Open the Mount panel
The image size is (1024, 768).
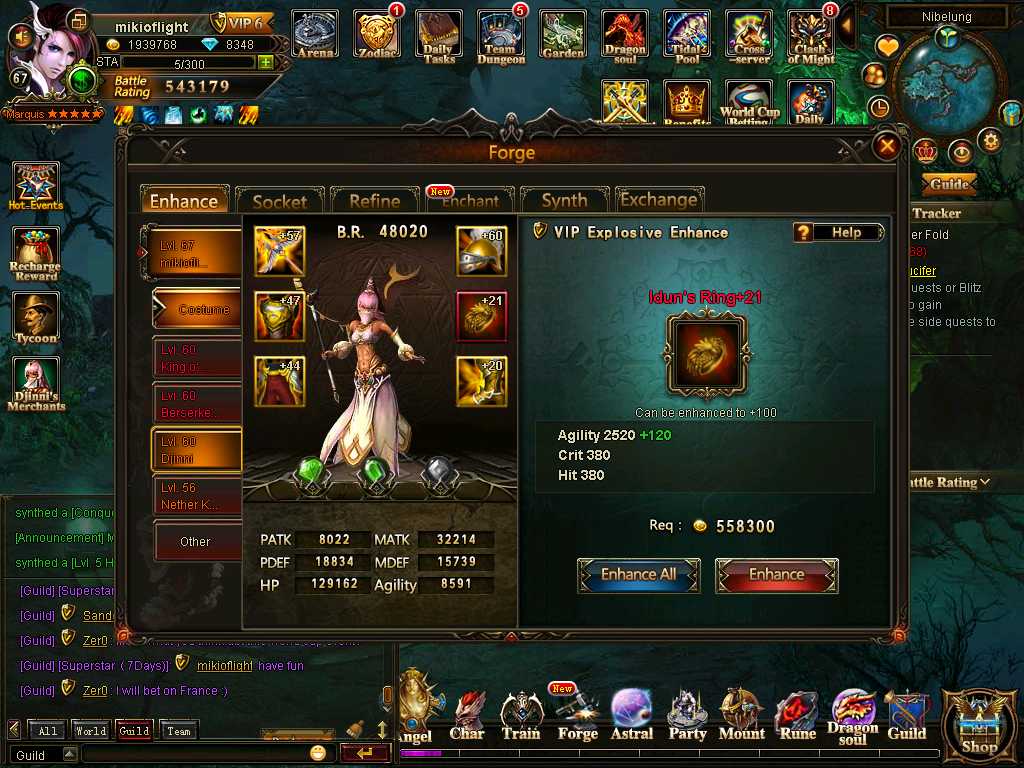click(742, 714)
